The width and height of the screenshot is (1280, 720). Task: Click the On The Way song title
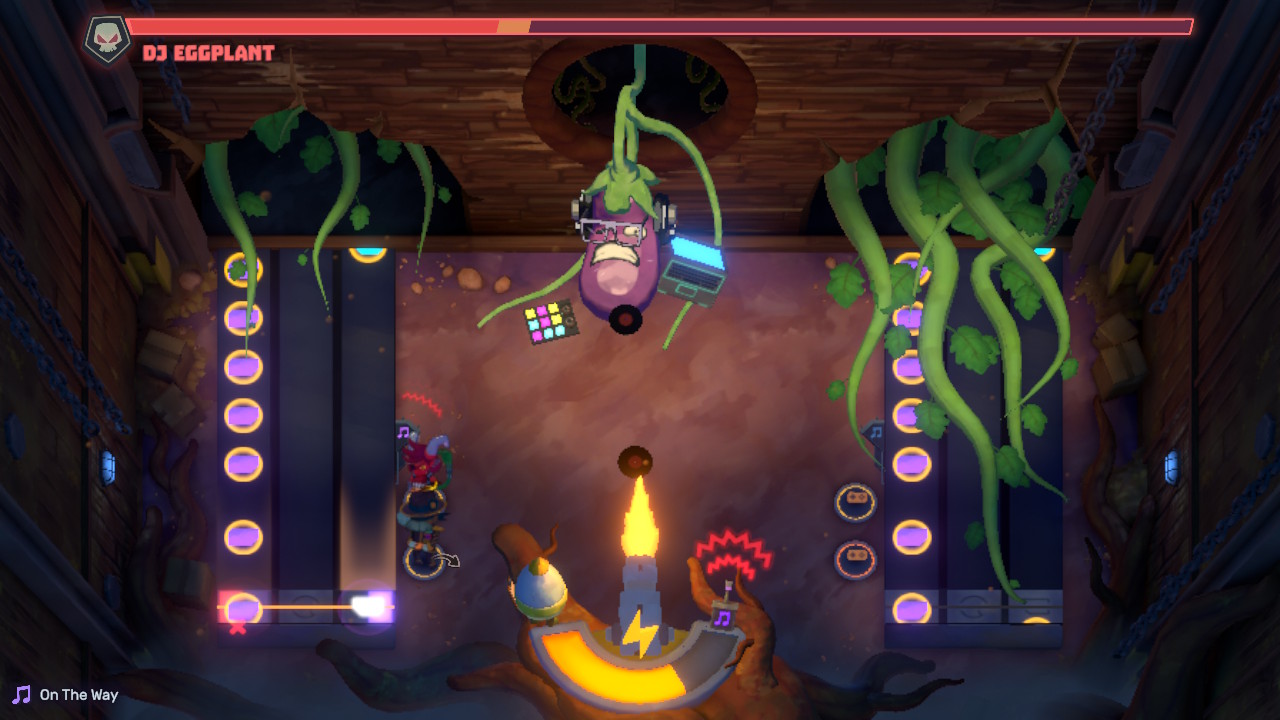(78, 694)
